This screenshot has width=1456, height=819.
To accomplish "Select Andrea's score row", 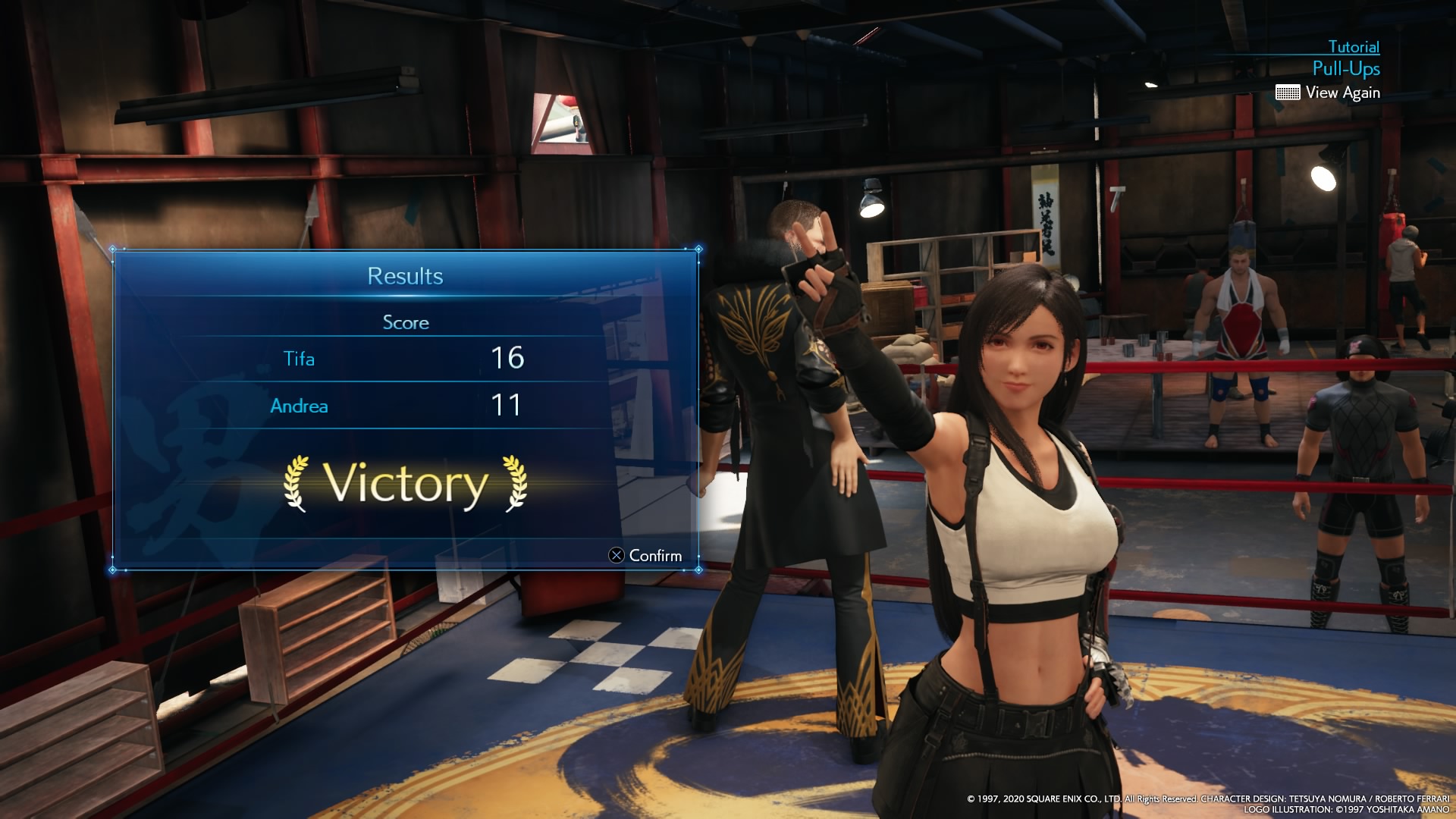I will tap(405, 406).
